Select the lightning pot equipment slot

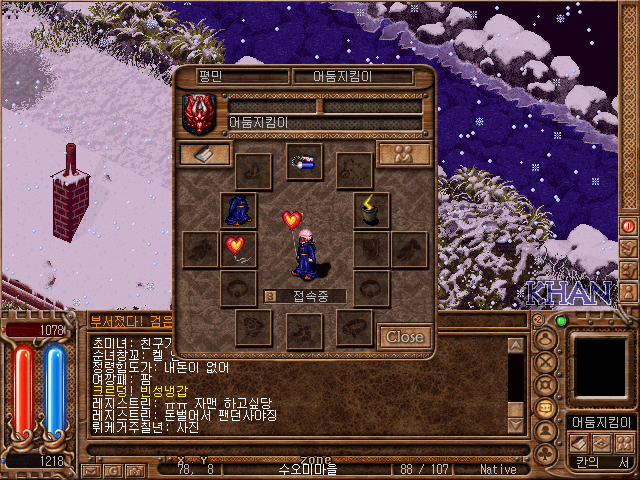pos(371,210)
